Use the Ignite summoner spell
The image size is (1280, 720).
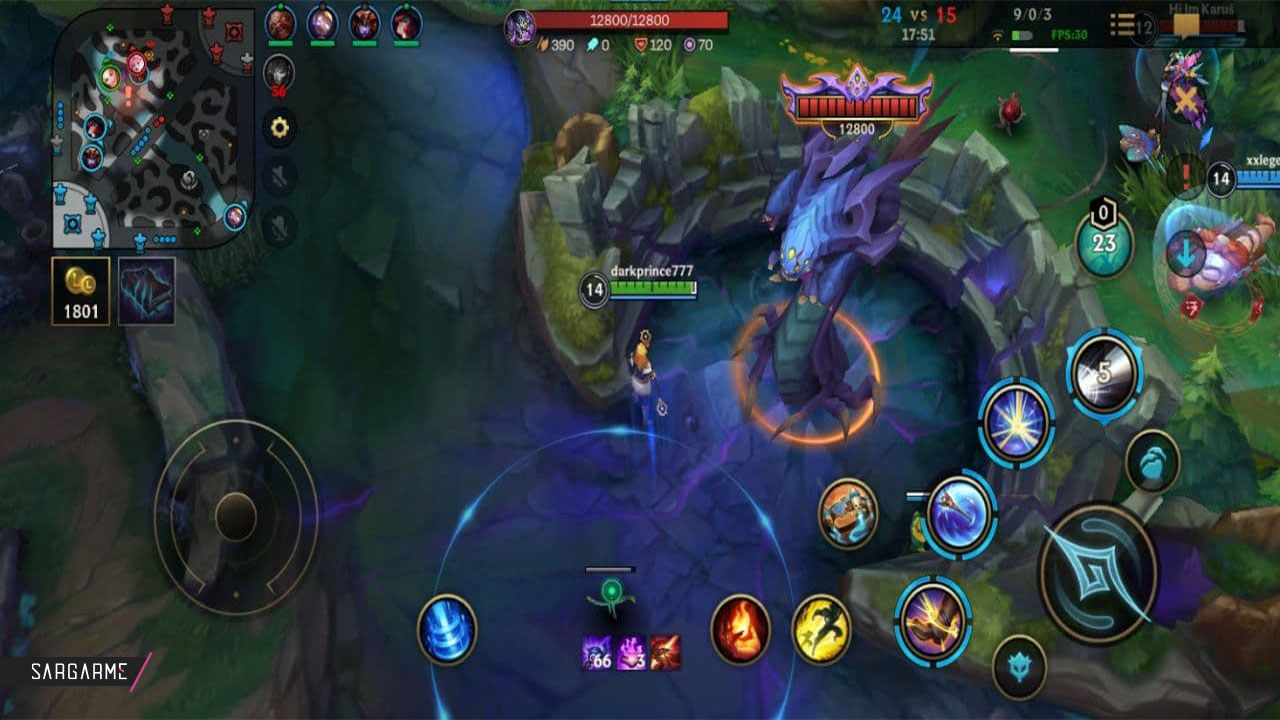tap(740, 629)
